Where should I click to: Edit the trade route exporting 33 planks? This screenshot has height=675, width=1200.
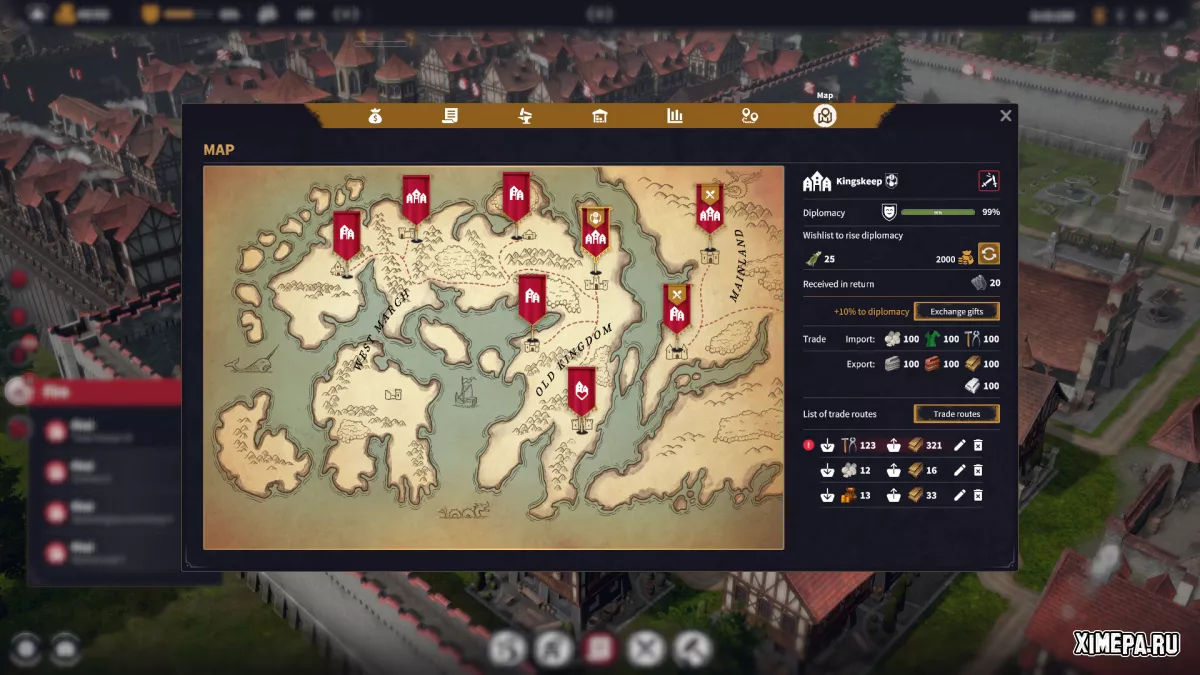pyautogui.click(x=960, y=495)
